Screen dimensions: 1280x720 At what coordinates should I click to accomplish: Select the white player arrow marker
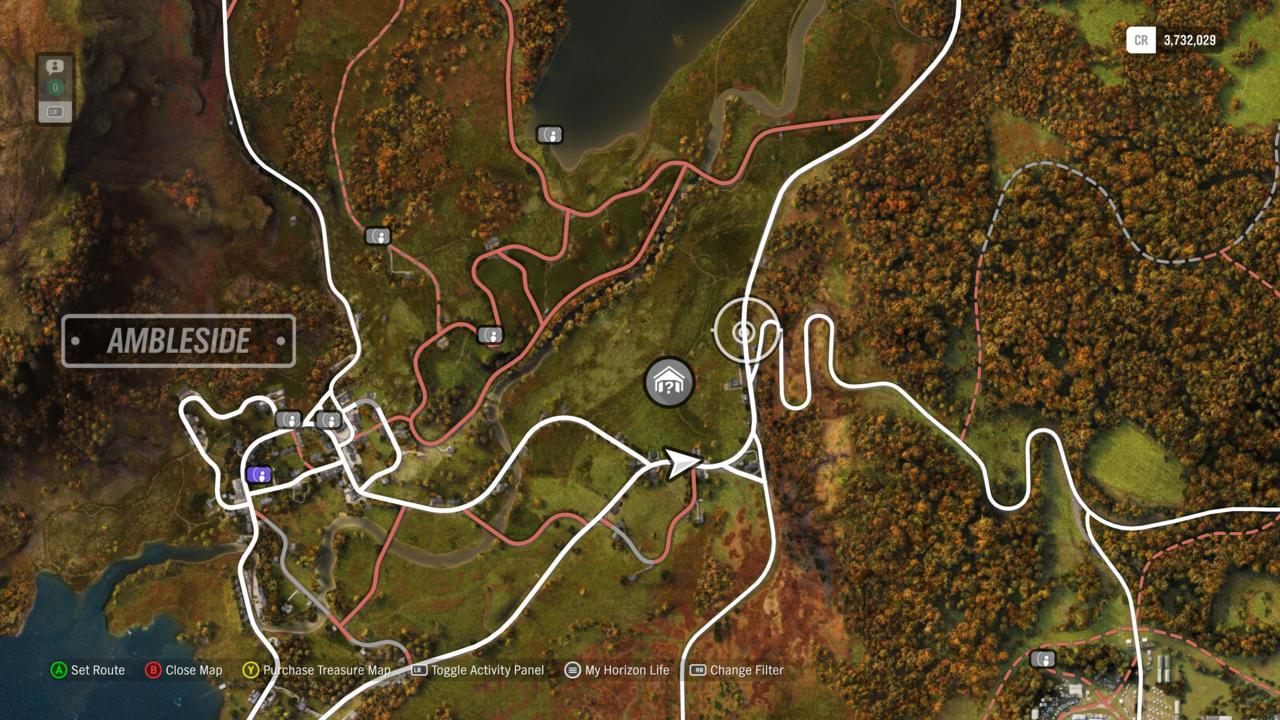click(x=683, y=463)
